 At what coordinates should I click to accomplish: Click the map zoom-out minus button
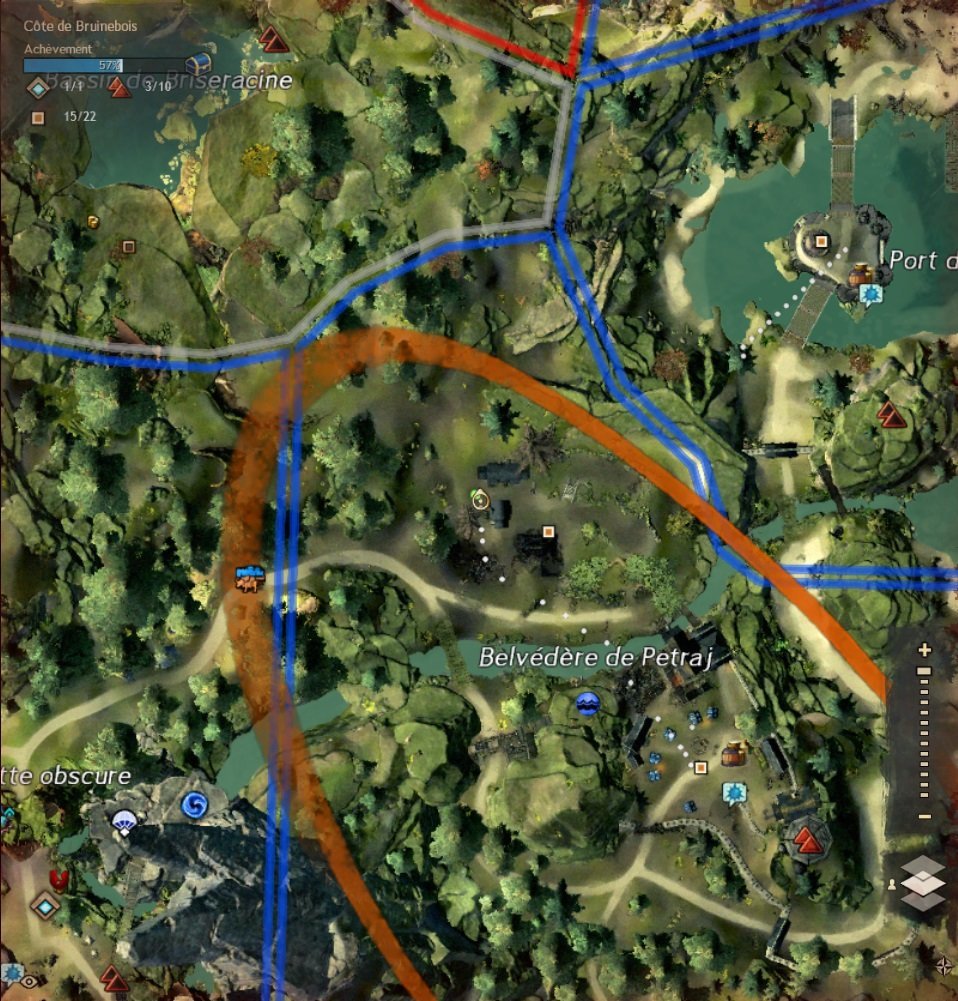[924, 818]
